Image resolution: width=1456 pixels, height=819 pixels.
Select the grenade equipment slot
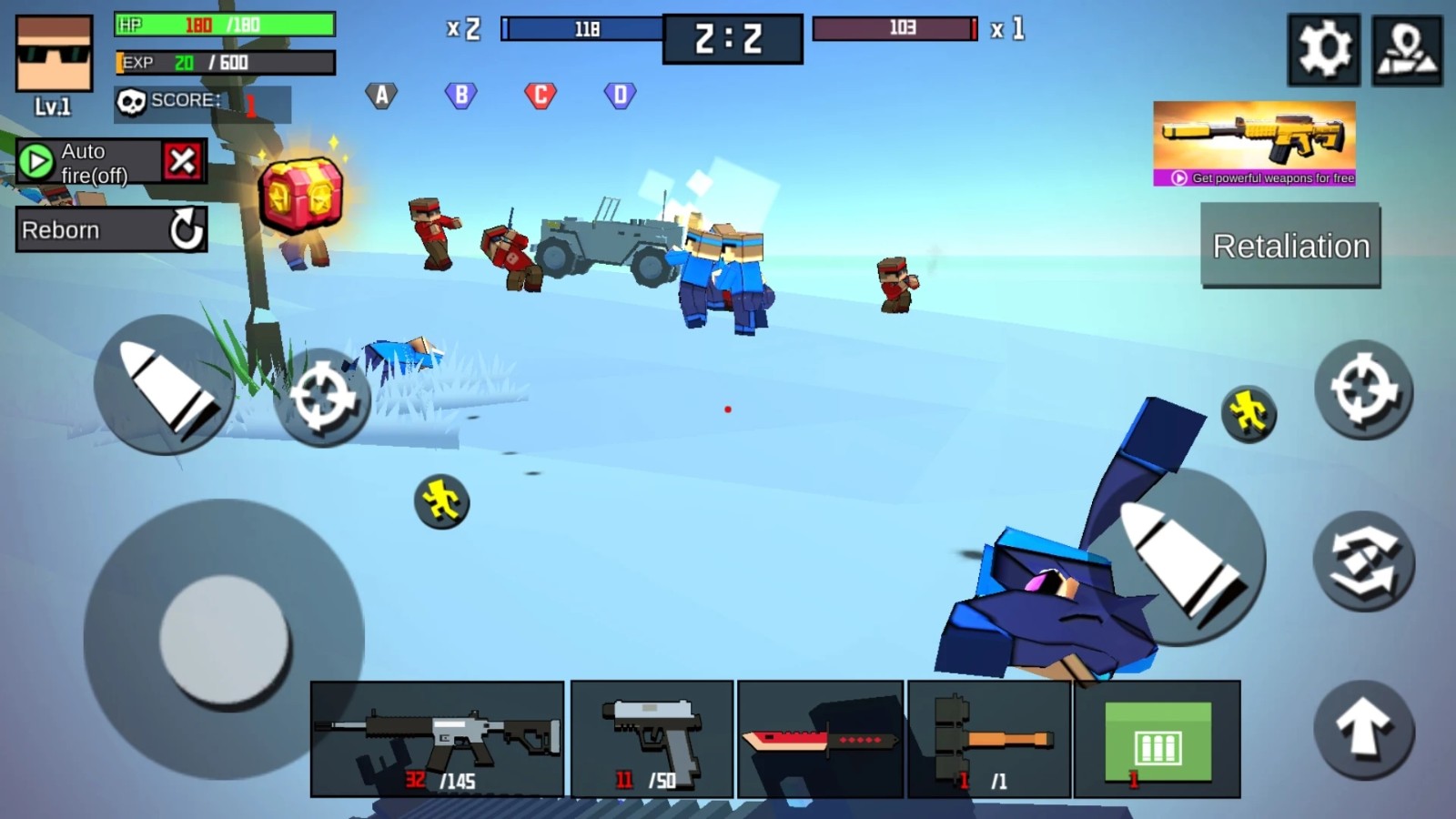(988, 735)
